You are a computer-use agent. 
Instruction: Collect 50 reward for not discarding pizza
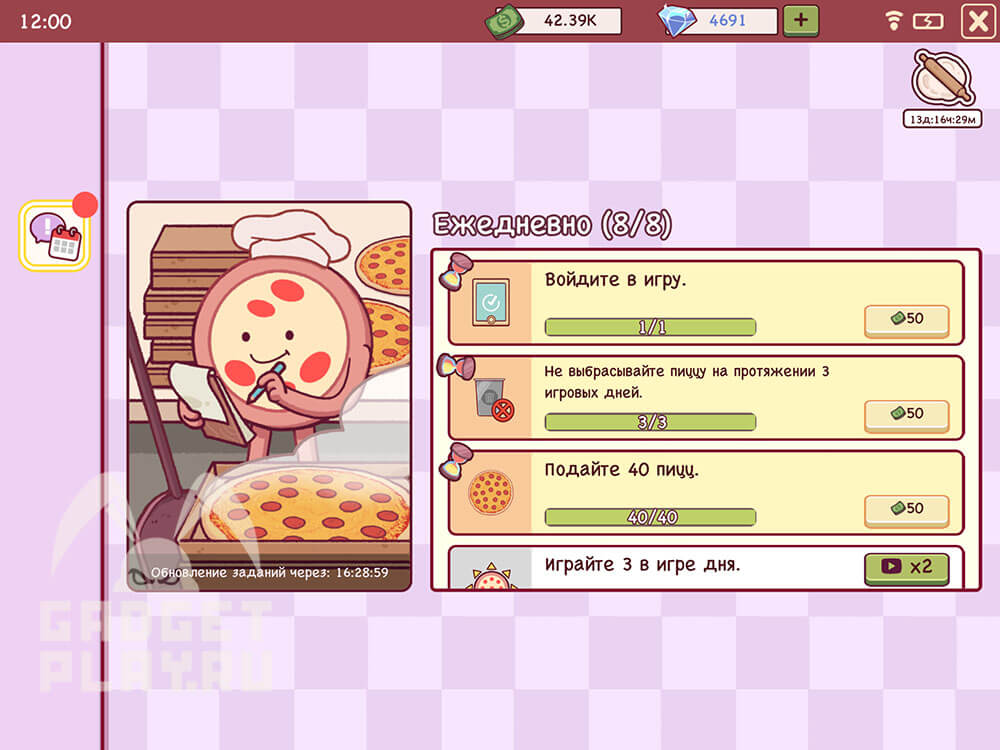906,414
